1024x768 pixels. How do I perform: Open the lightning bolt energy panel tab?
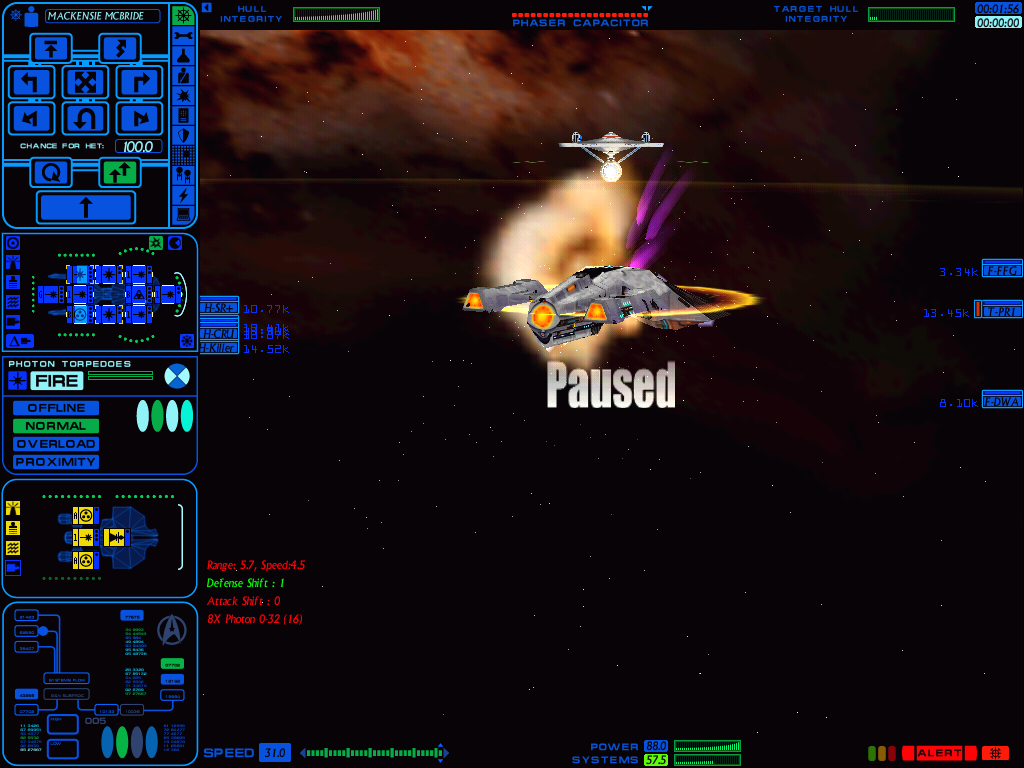point(183,194)
